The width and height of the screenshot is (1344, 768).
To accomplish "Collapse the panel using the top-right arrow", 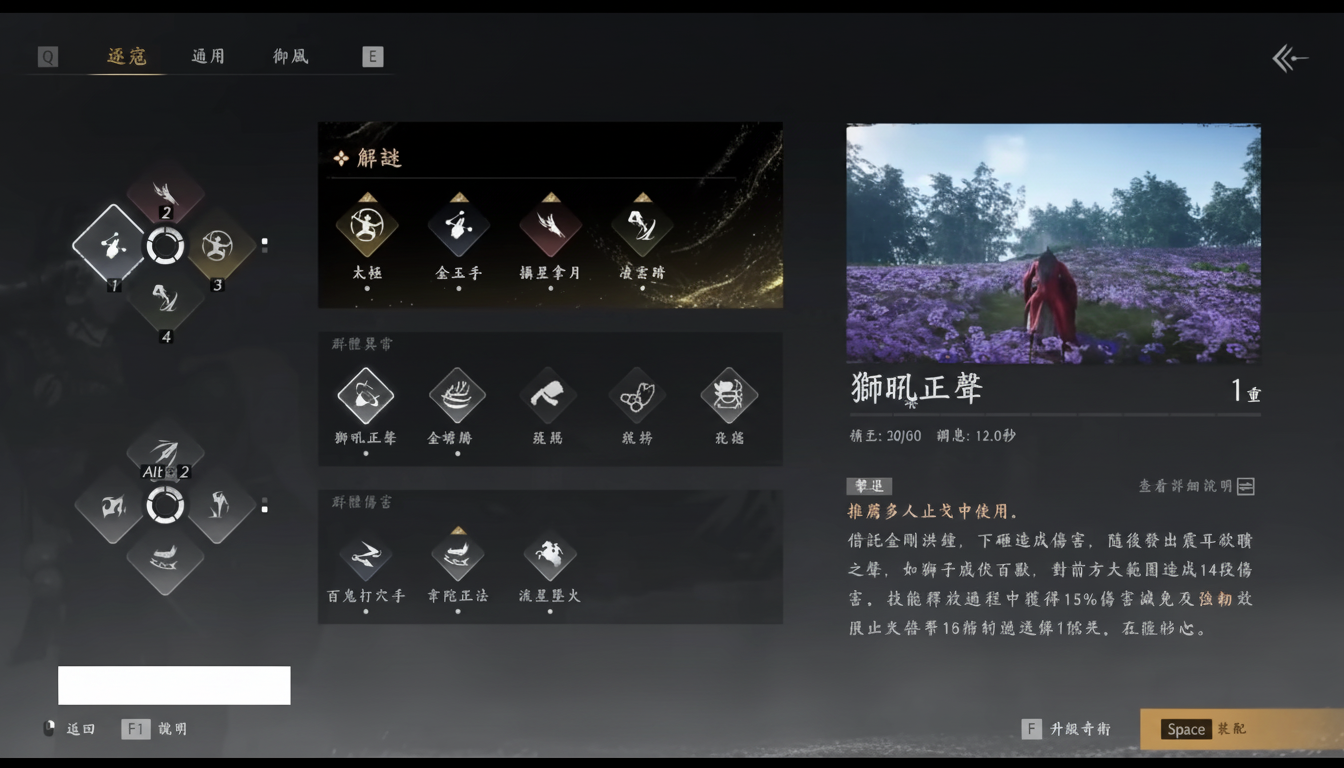I will (1290, 58).
